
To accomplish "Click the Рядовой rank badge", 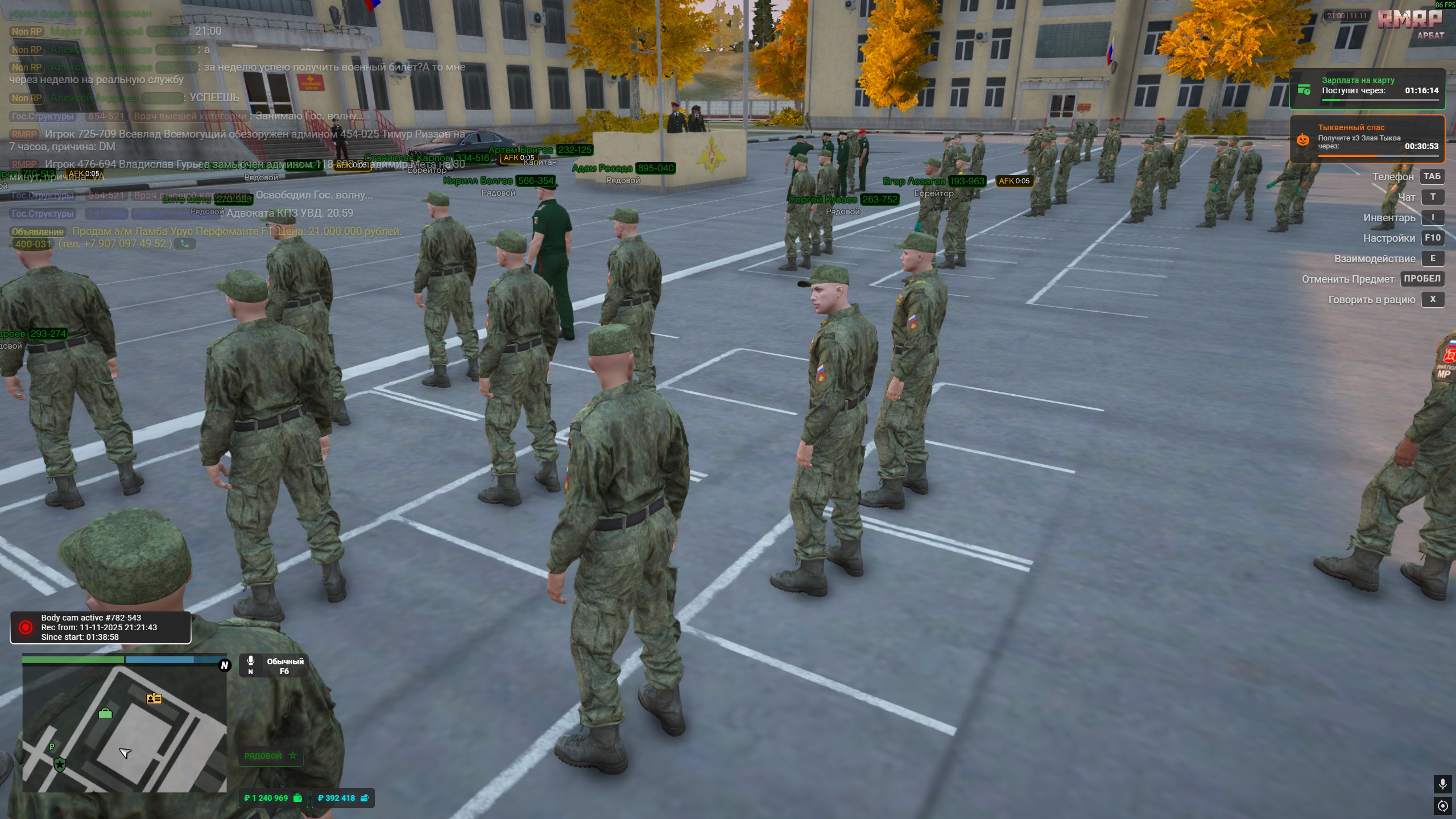I will [x=270, y=755].
